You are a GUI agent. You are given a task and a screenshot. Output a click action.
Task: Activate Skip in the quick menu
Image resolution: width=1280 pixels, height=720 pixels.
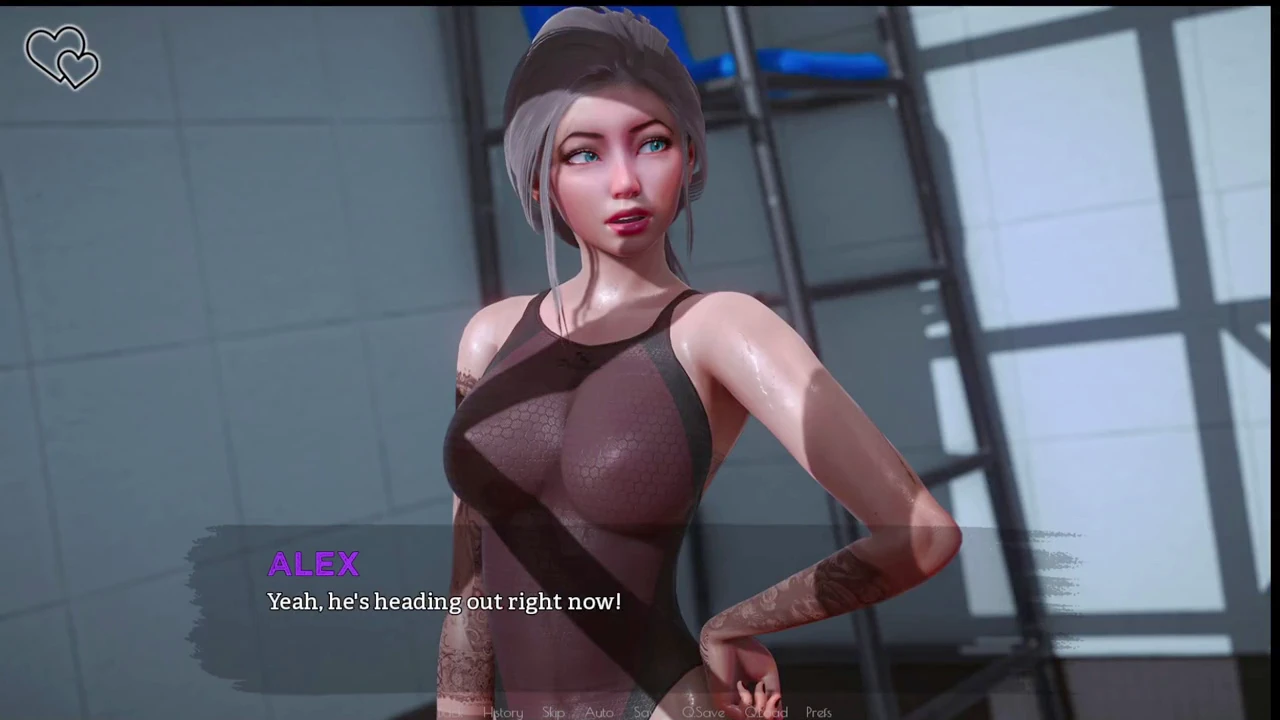(x=553, y=712)
